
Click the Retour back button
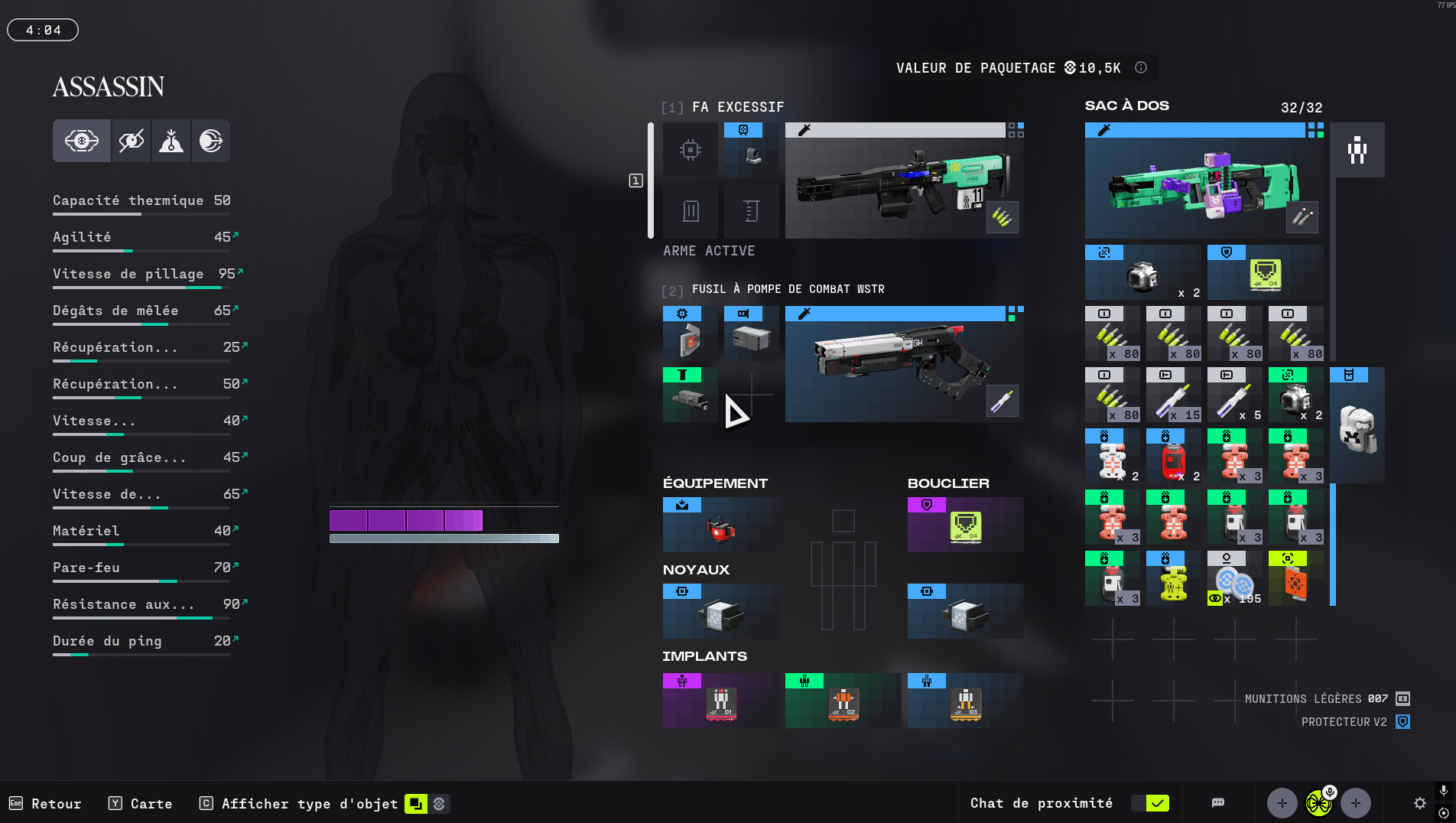[46, 804]
